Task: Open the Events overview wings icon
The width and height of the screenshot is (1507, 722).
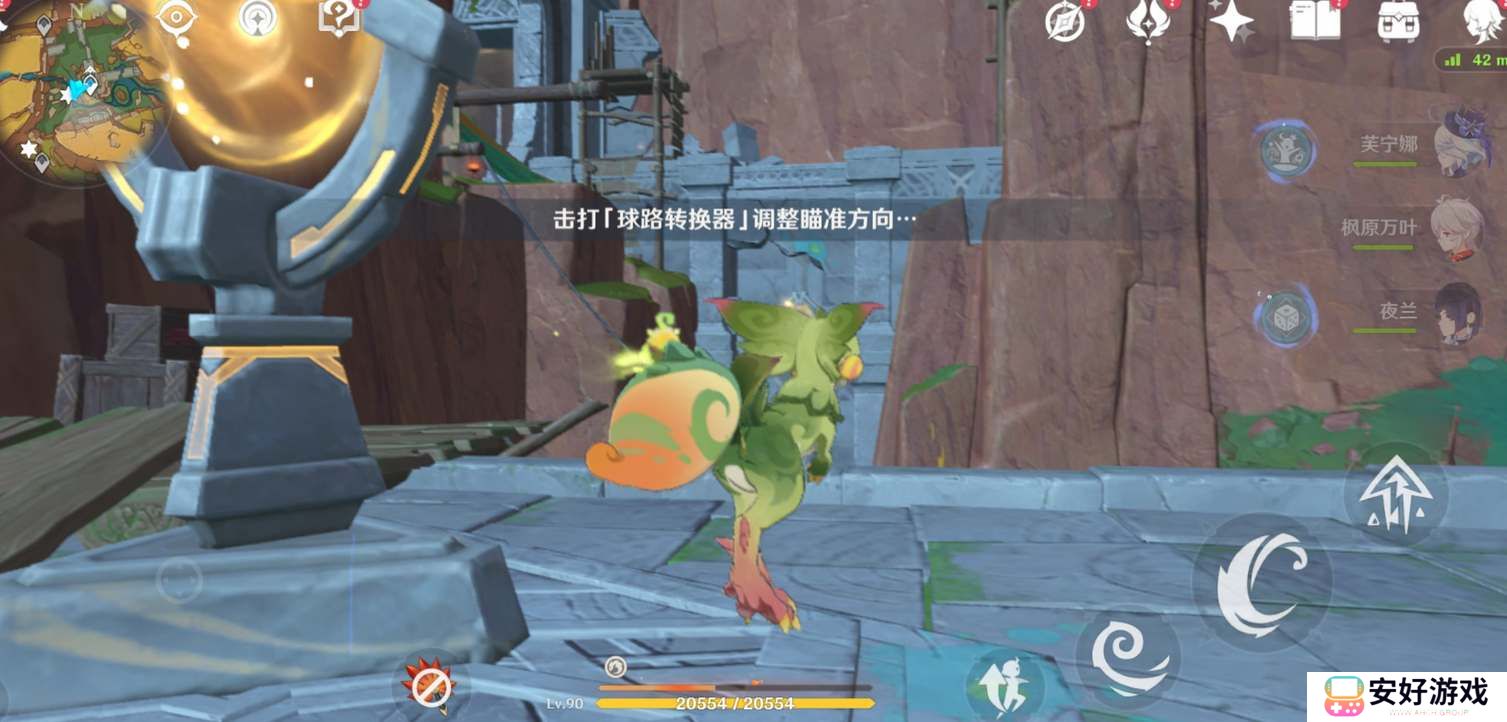Action: point(1148,20)
